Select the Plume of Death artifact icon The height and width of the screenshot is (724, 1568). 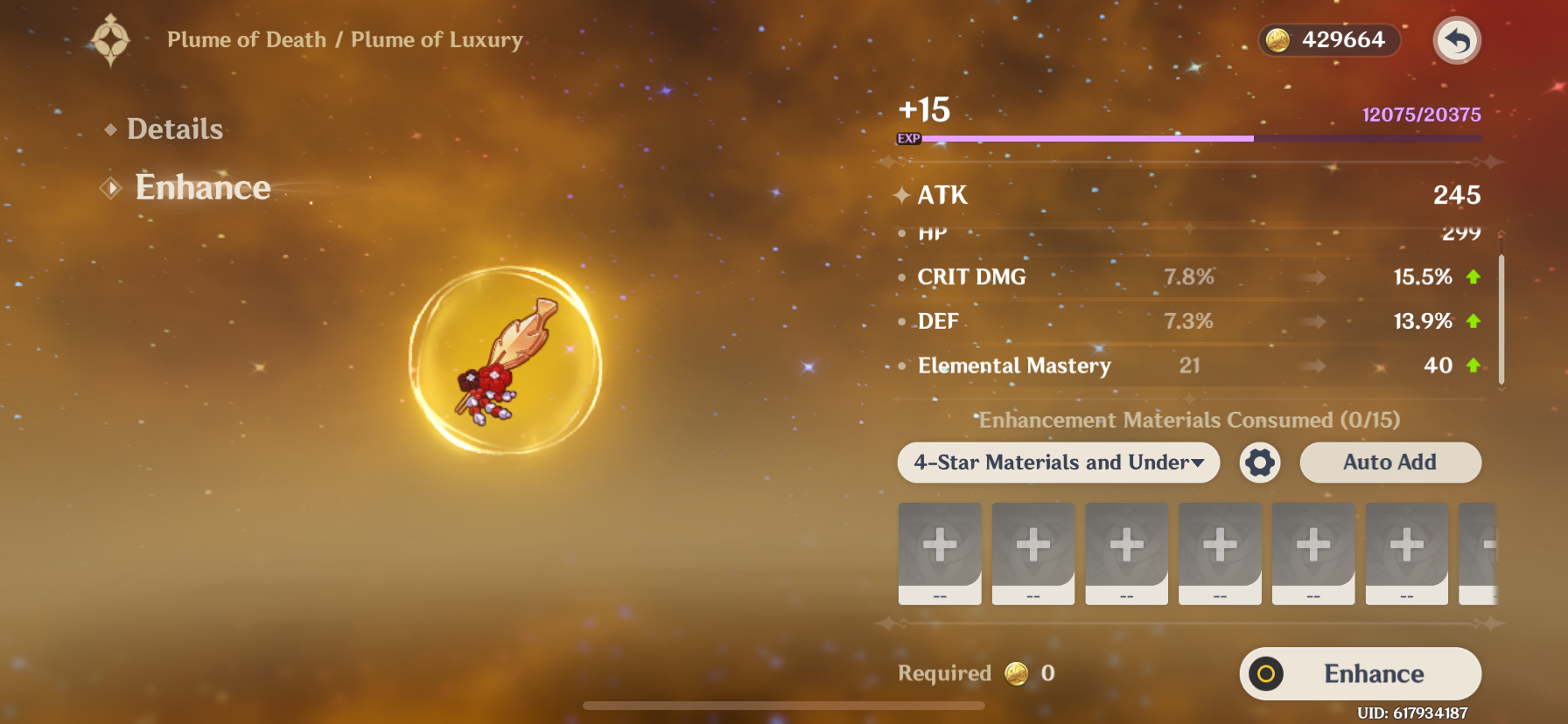[x=505, y=360]
